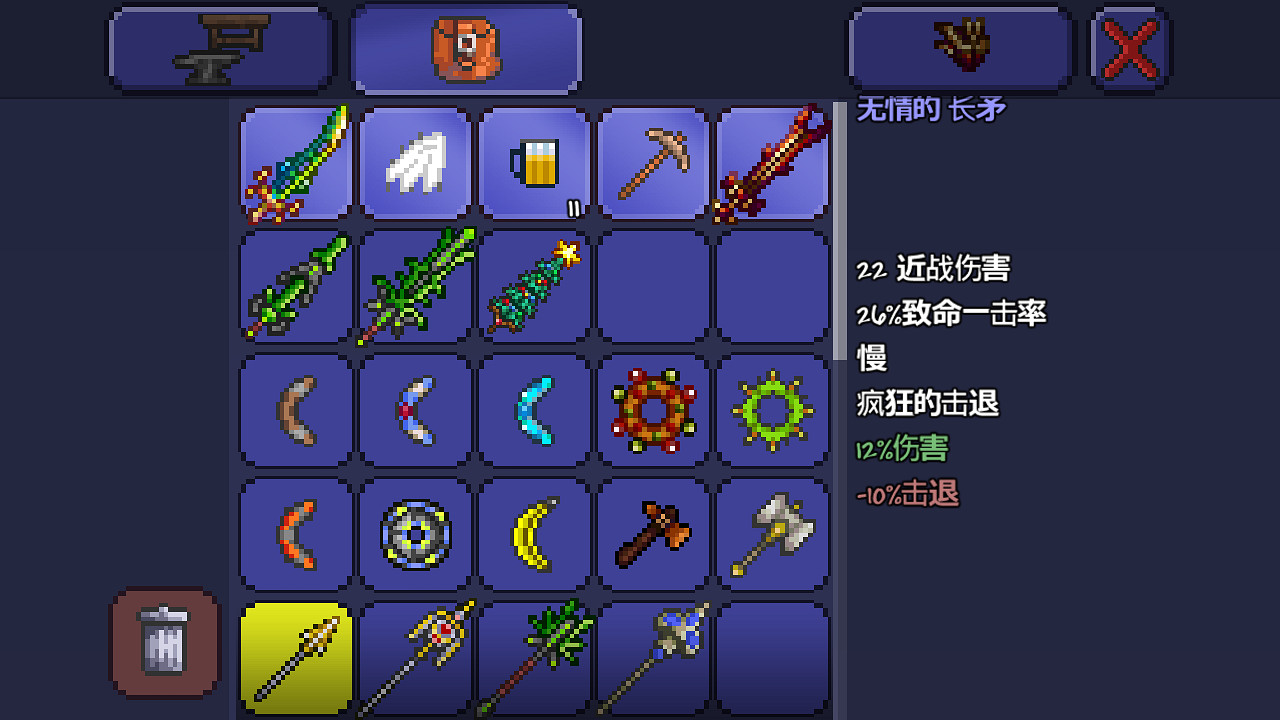Pick up the Light Disc
This screenshot has width=1280, height=720.
(415, 533)
